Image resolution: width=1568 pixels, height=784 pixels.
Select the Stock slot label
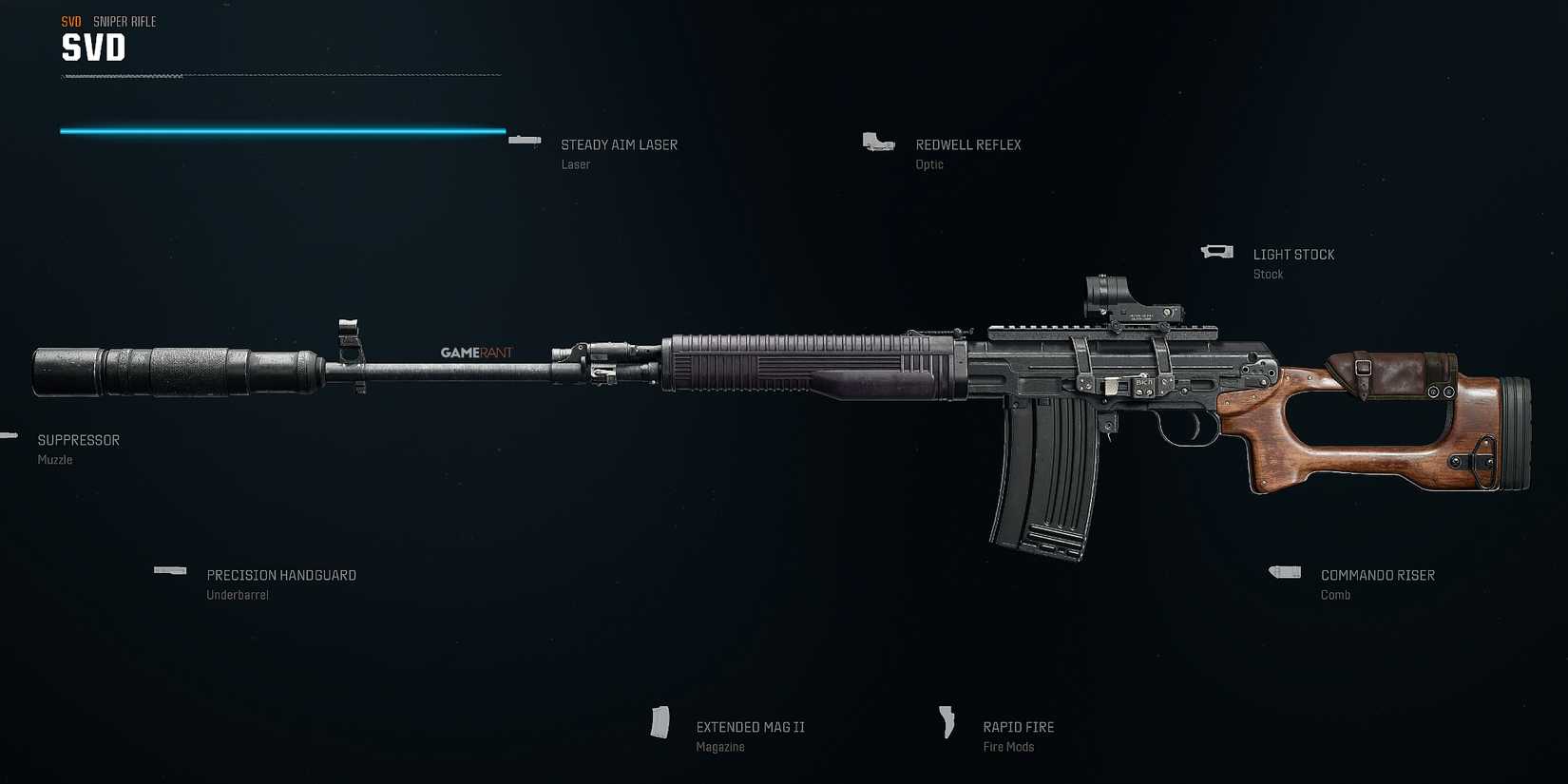pyautogui.click(x=1268, y=274)
